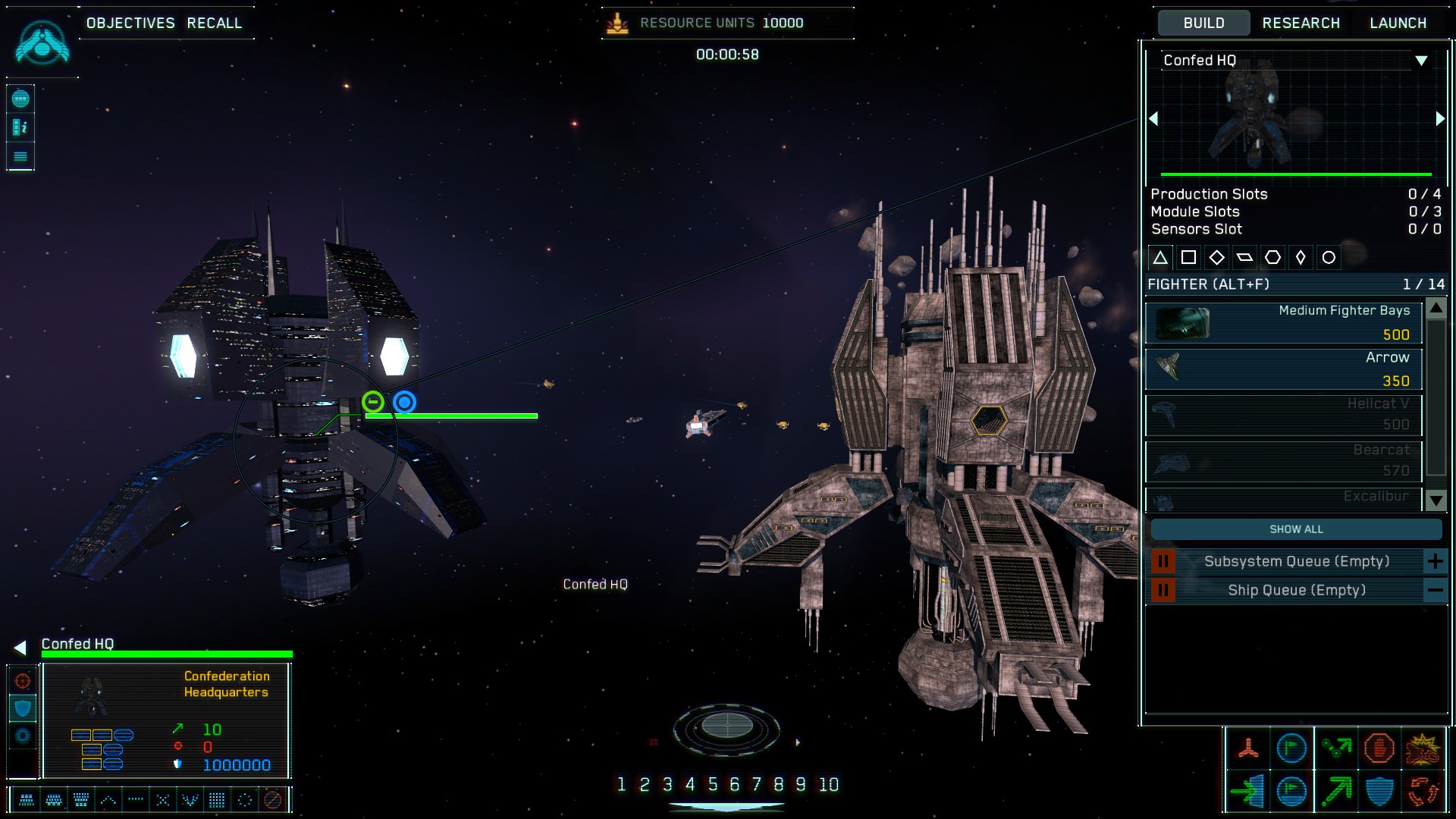Set the red crosshair aggressive stance

pyautogui.click(x=23, y=681)
